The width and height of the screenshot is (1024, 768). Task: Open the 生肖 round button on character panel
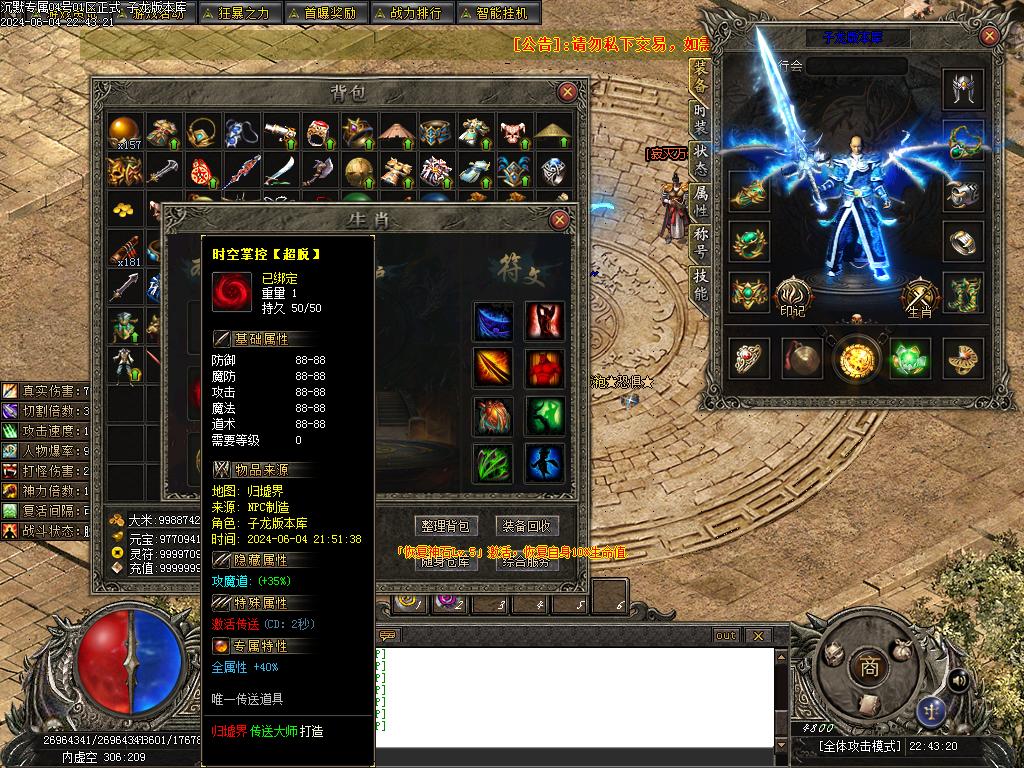pyautogui.click(x=918, y=295)
